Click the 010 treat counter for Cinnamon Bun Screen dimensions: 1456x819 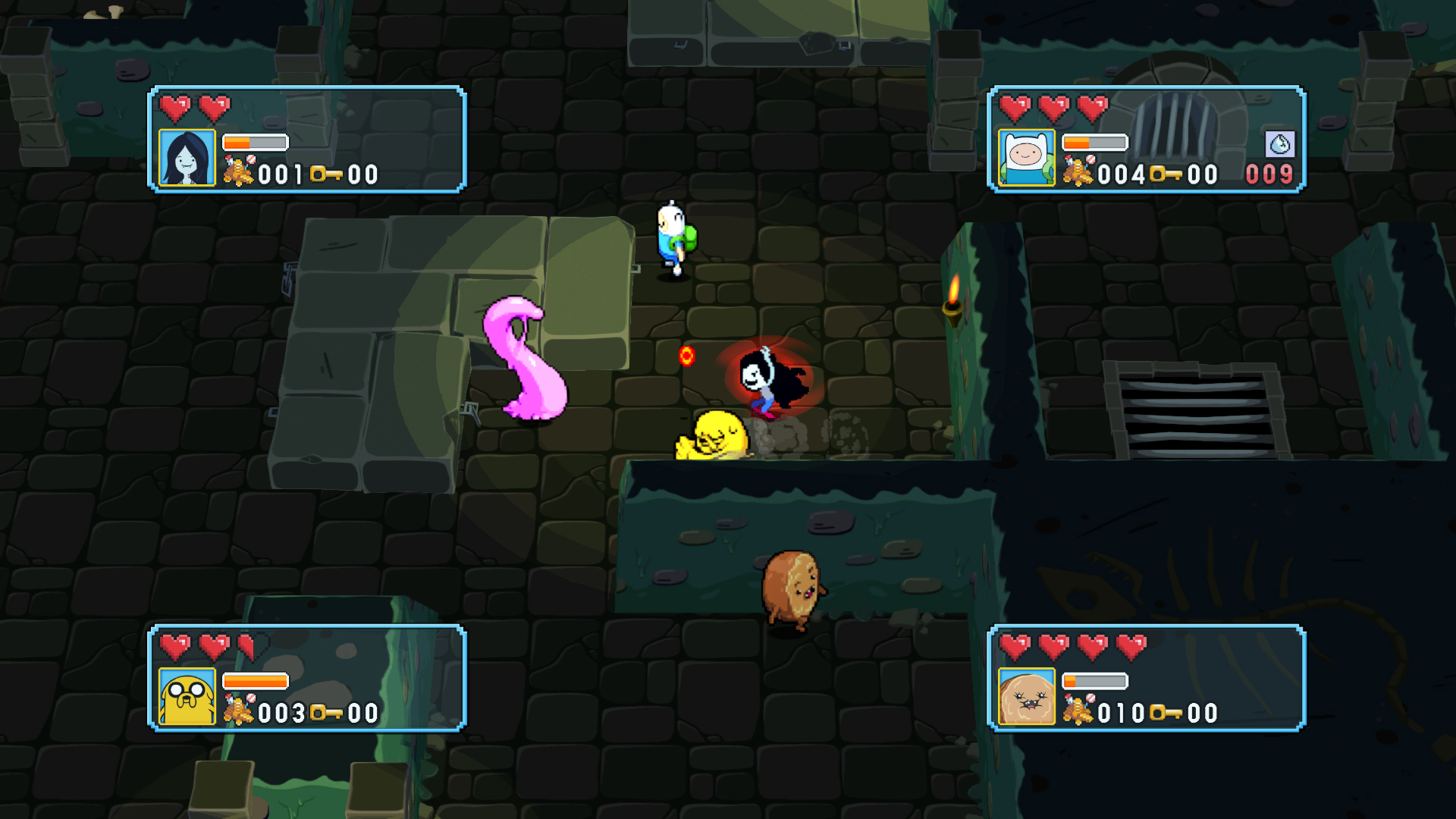click(1119, 711)
